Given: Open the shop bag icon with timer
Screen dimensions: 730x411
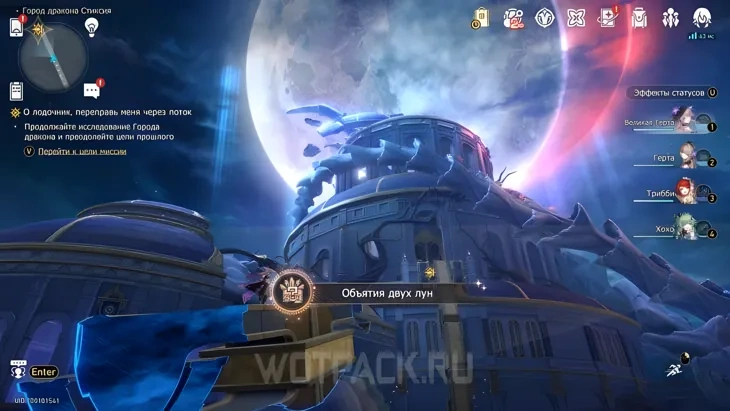Looking at the screenshot, I should (482, 17).
